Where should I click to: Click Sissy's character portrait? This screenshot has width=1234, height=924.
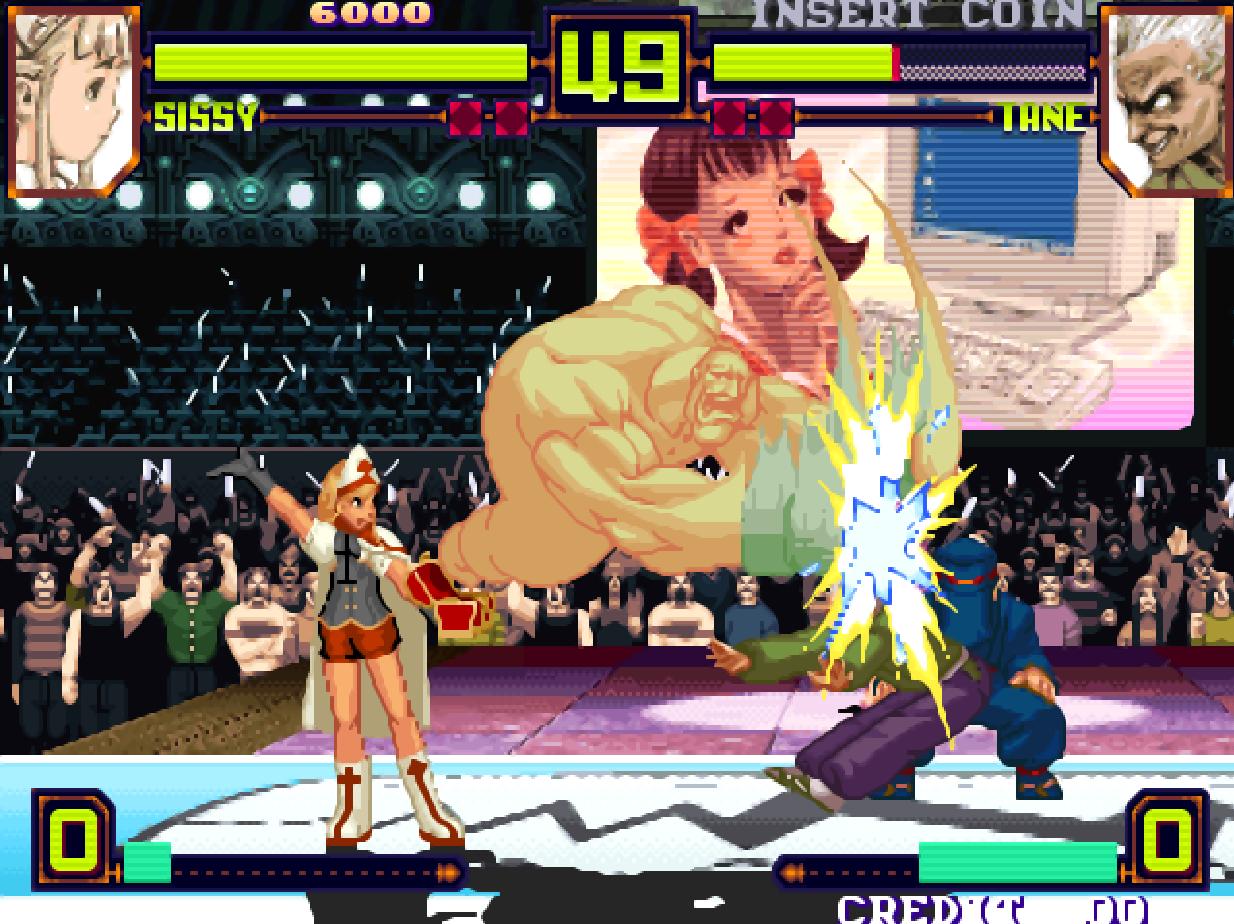(x=73, y=98)
